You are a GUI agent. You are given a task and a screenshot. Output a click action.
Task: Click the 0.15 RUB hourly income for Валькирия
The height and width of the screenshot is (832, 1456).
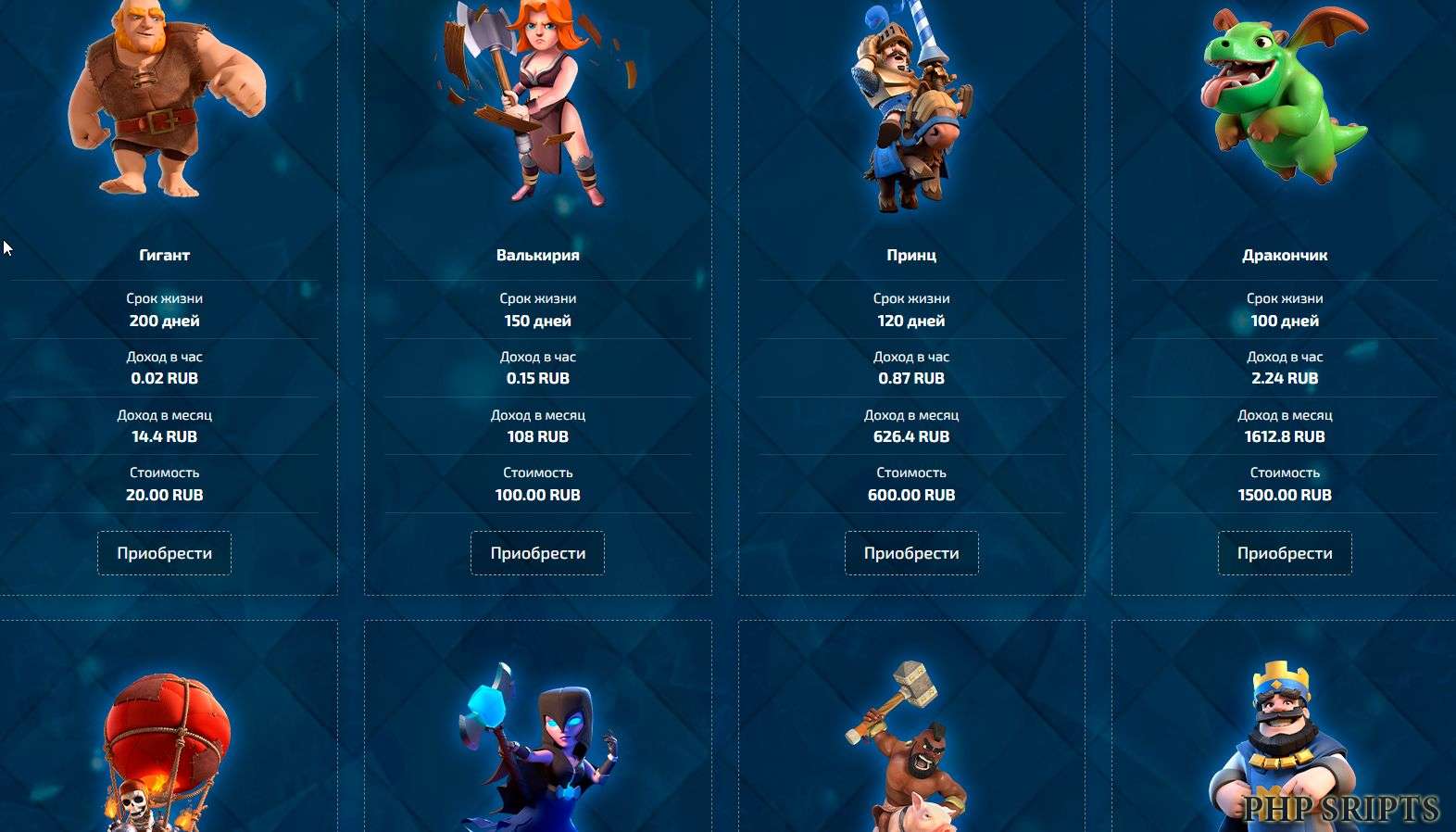coord(537,378)
